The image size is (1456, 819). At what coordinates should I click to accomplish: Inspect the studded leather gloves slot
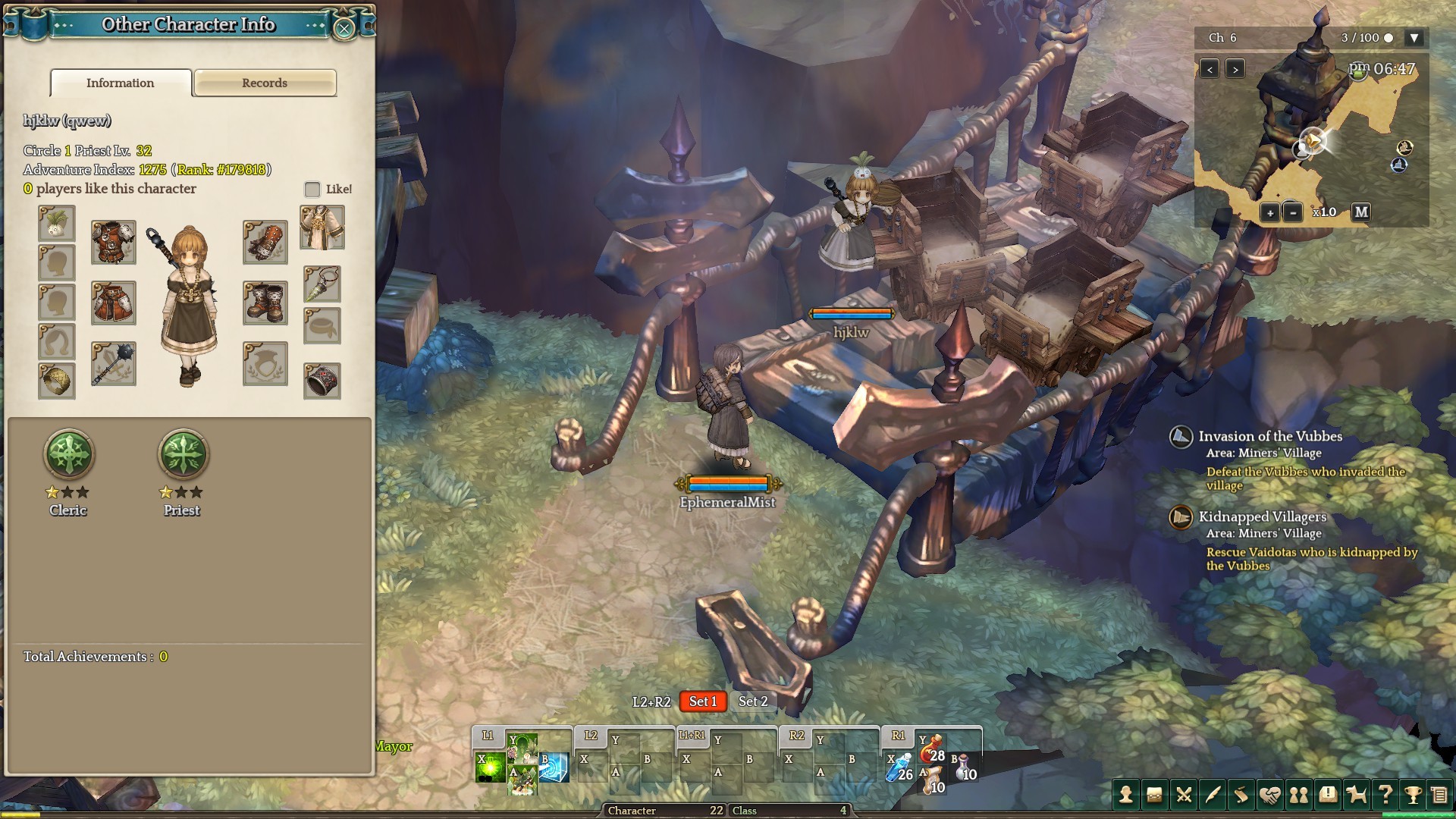coord(265,242)
